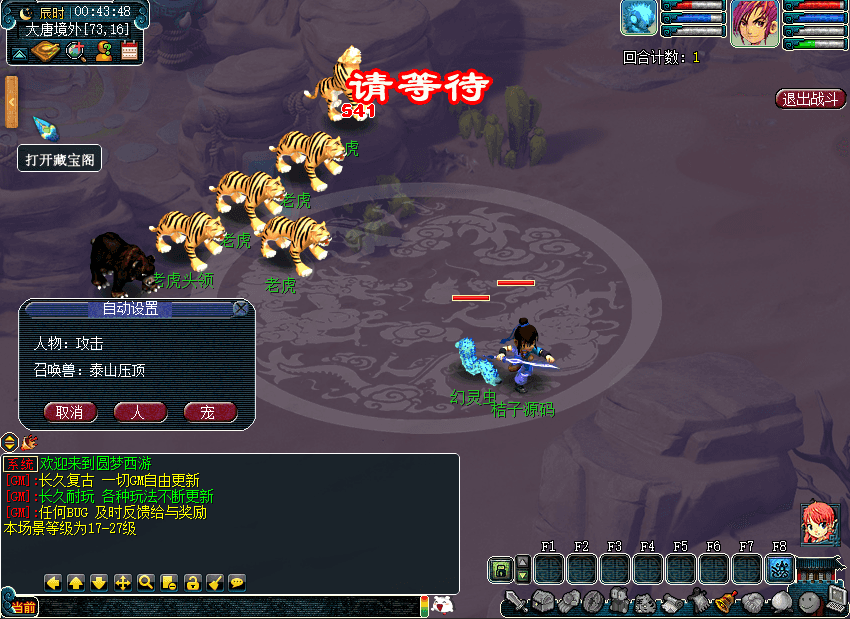The height and width of the screenshot is (619, 850).
Task: Choose the 人 character button
Action: [140, 412]
